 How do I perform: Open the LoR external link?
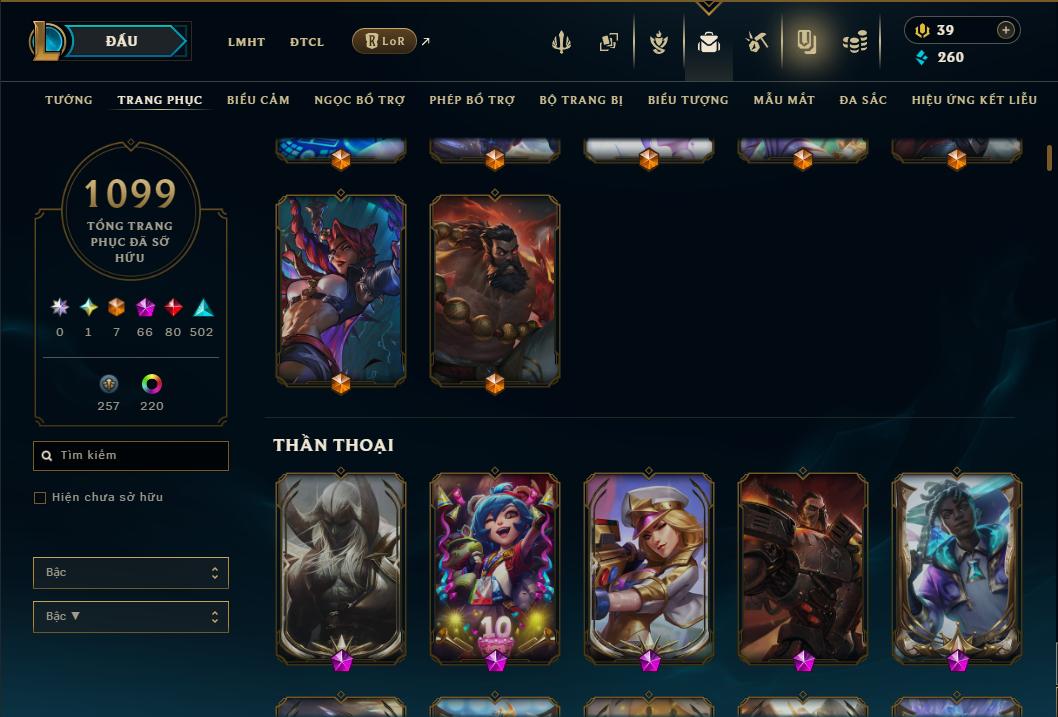pyautogui.click(x=385, y=41)
